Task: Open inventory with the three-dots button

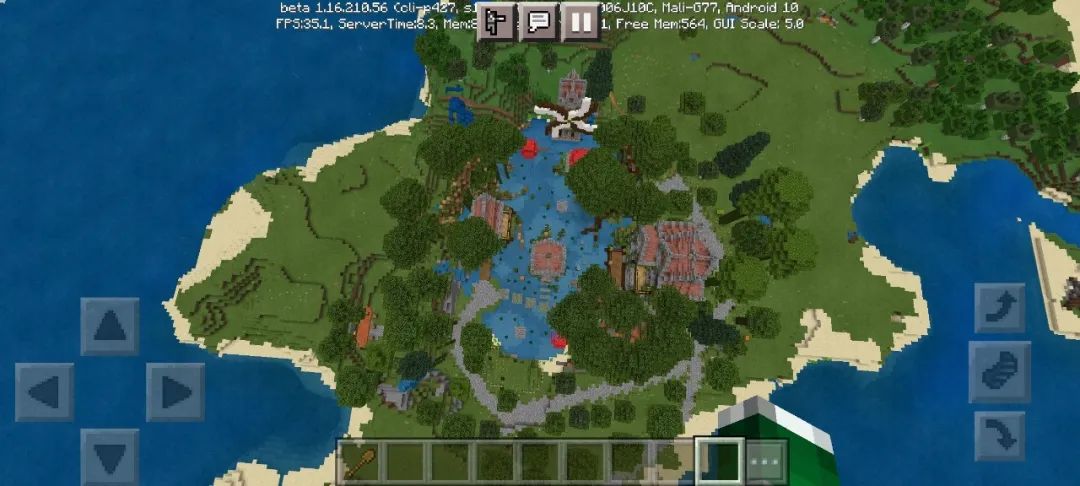Action: (765, 461)
